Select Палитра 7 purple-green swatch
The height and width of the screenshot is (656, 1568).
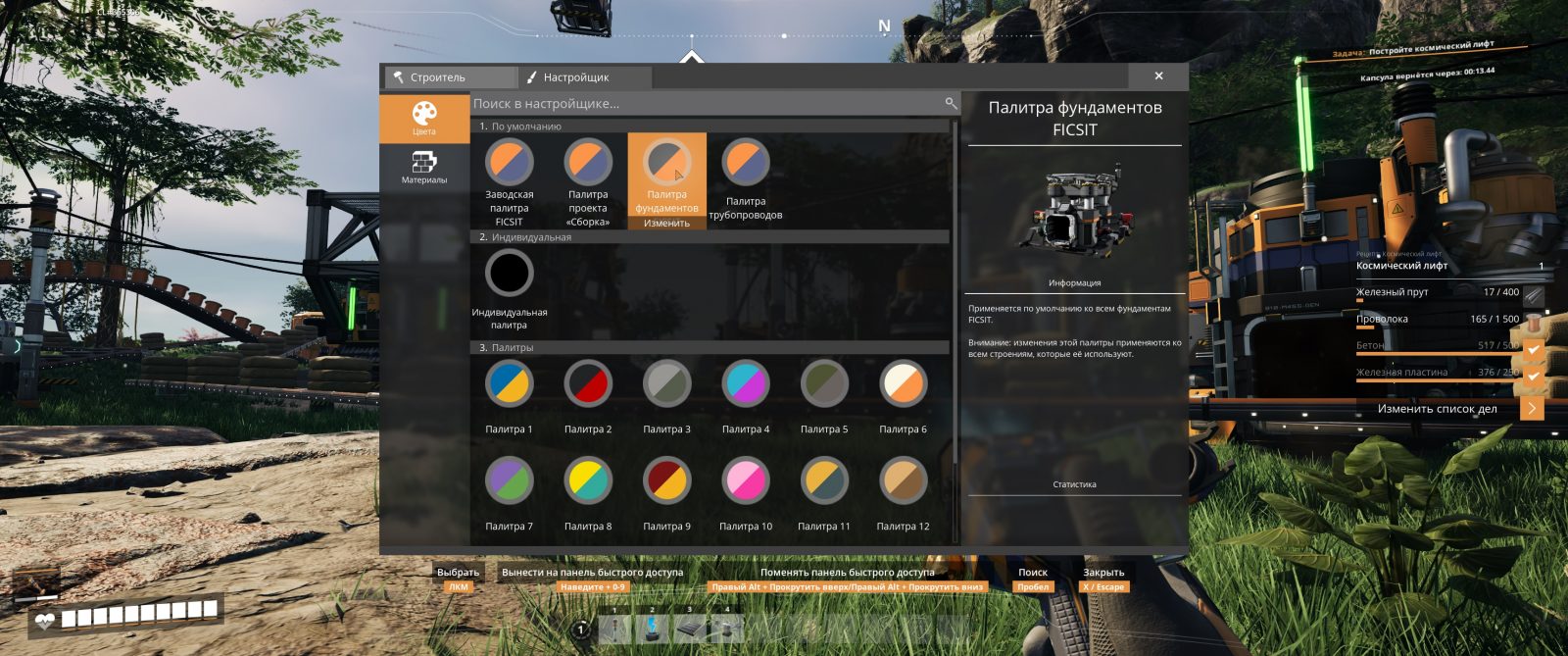510,481
